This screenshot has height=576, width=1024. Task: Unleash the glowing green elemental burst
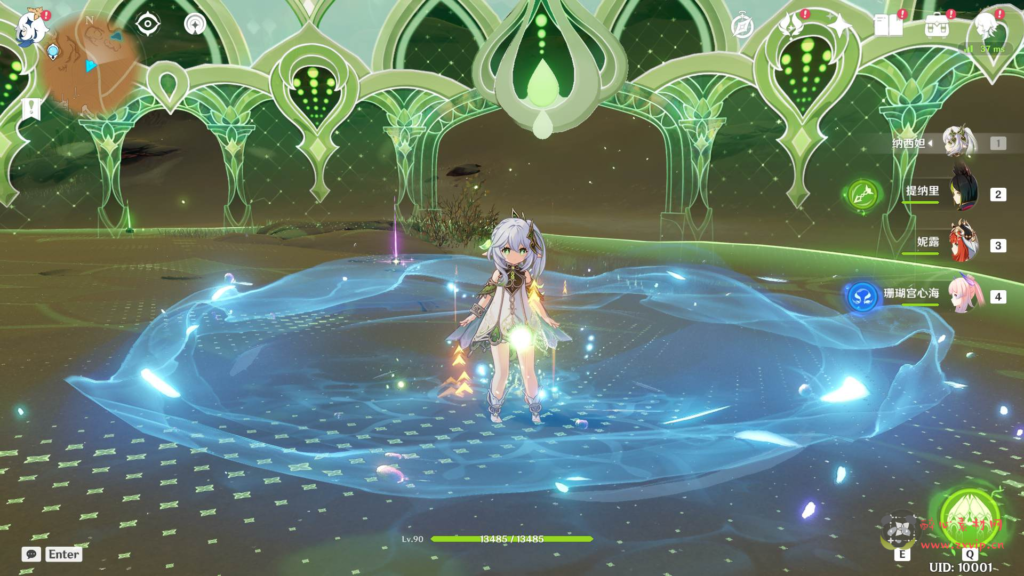click(x=967, y=514)
